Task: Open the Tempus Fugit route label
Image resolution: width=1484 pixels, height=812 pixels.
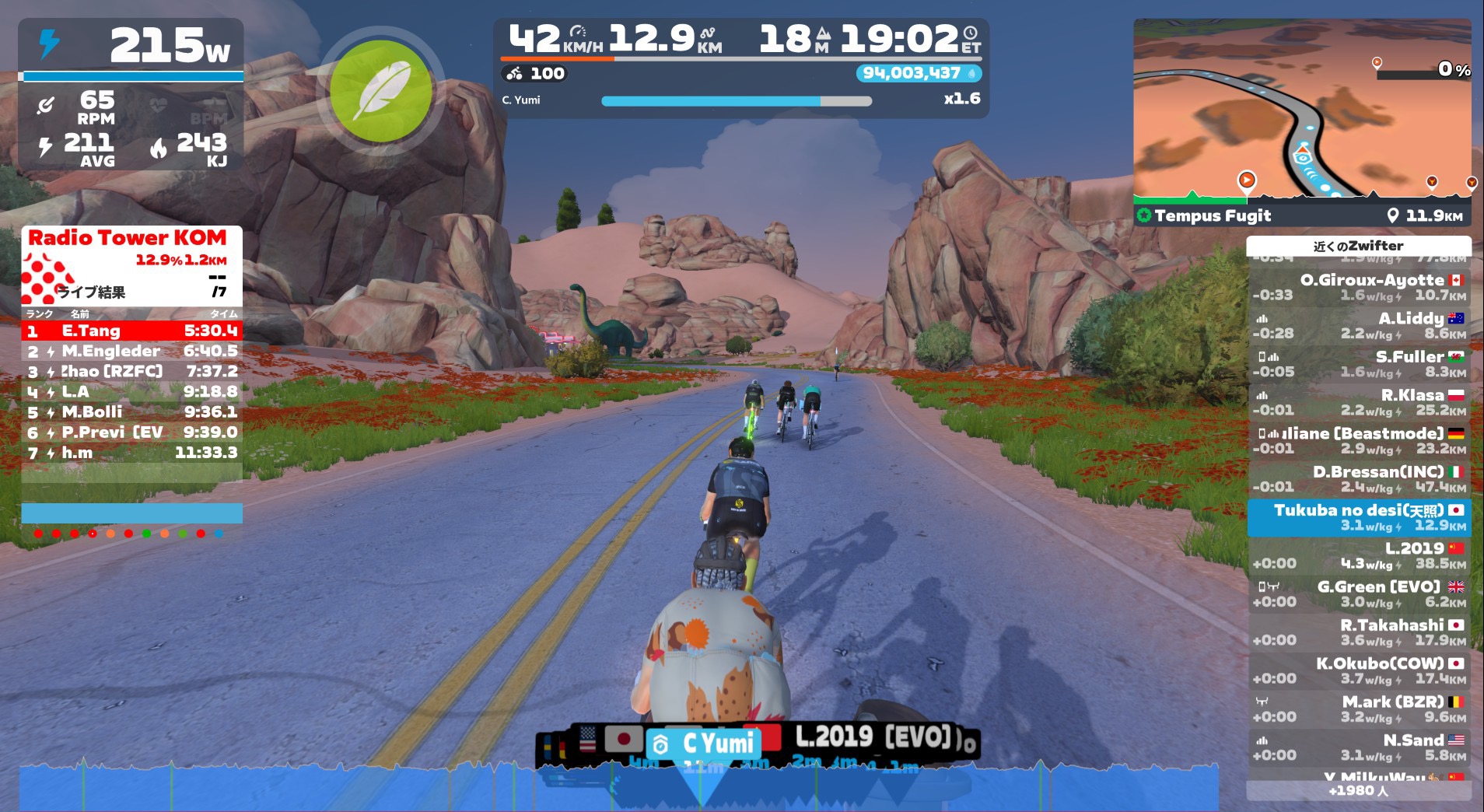Action: (x=1212, y=215)
